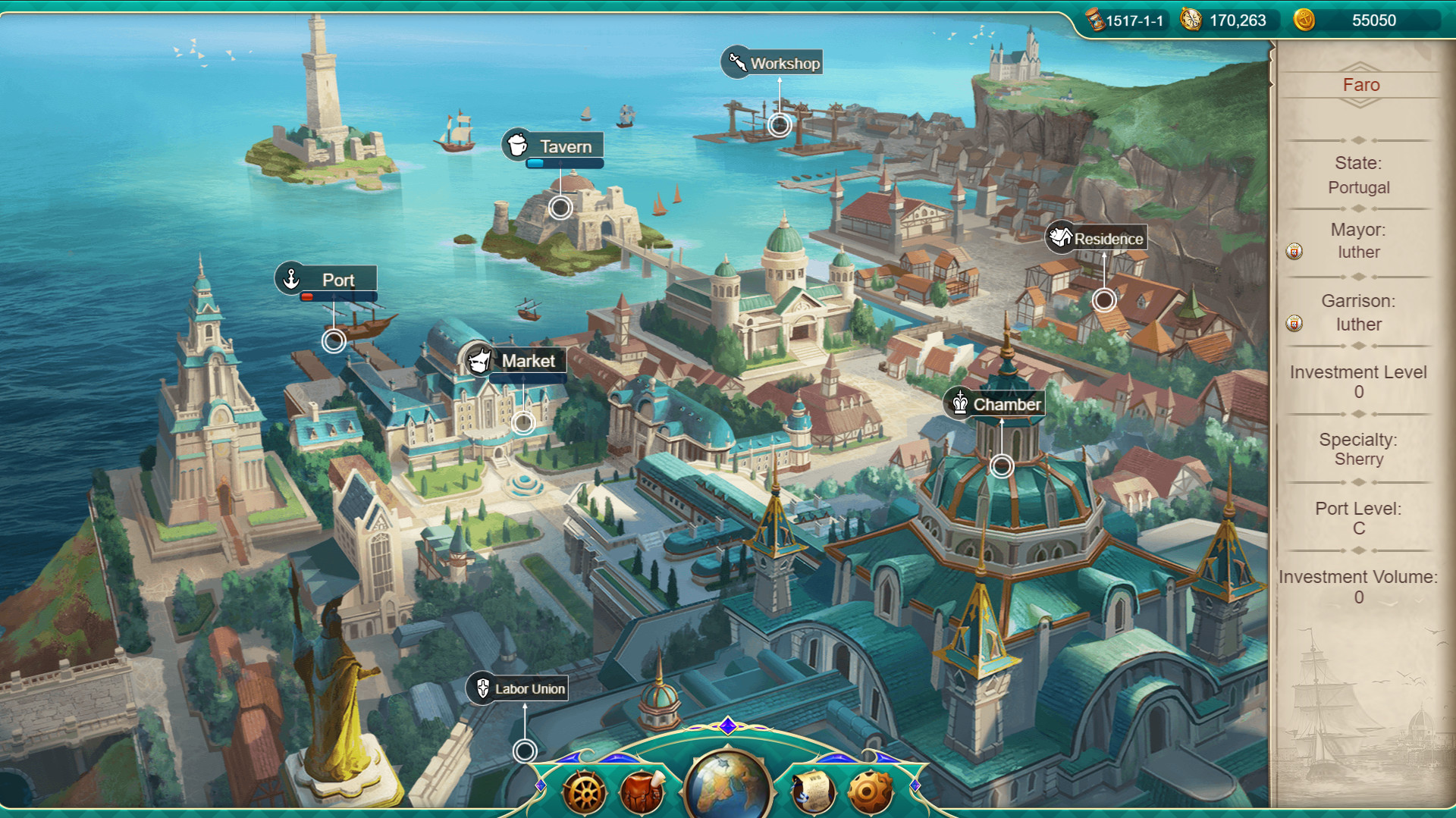
Task: Click the Mayor luther crest emblem
Action: pos(1293,250)
